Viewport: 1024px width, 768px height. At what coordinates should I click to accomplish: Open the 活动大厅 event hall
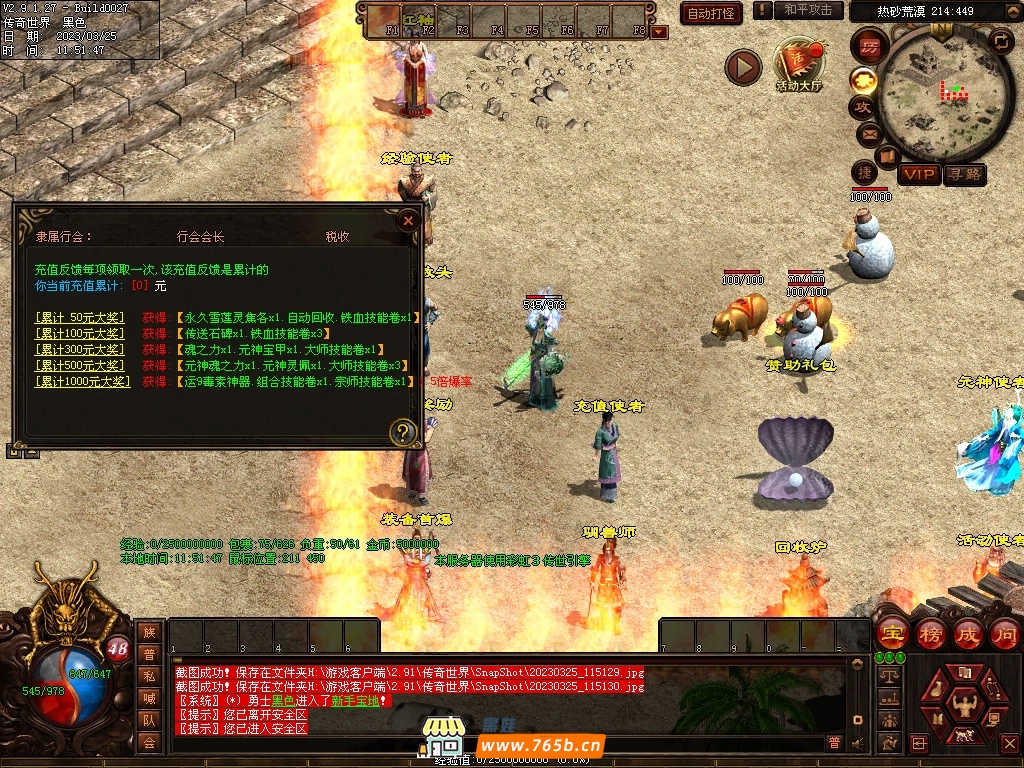point(797,66)
